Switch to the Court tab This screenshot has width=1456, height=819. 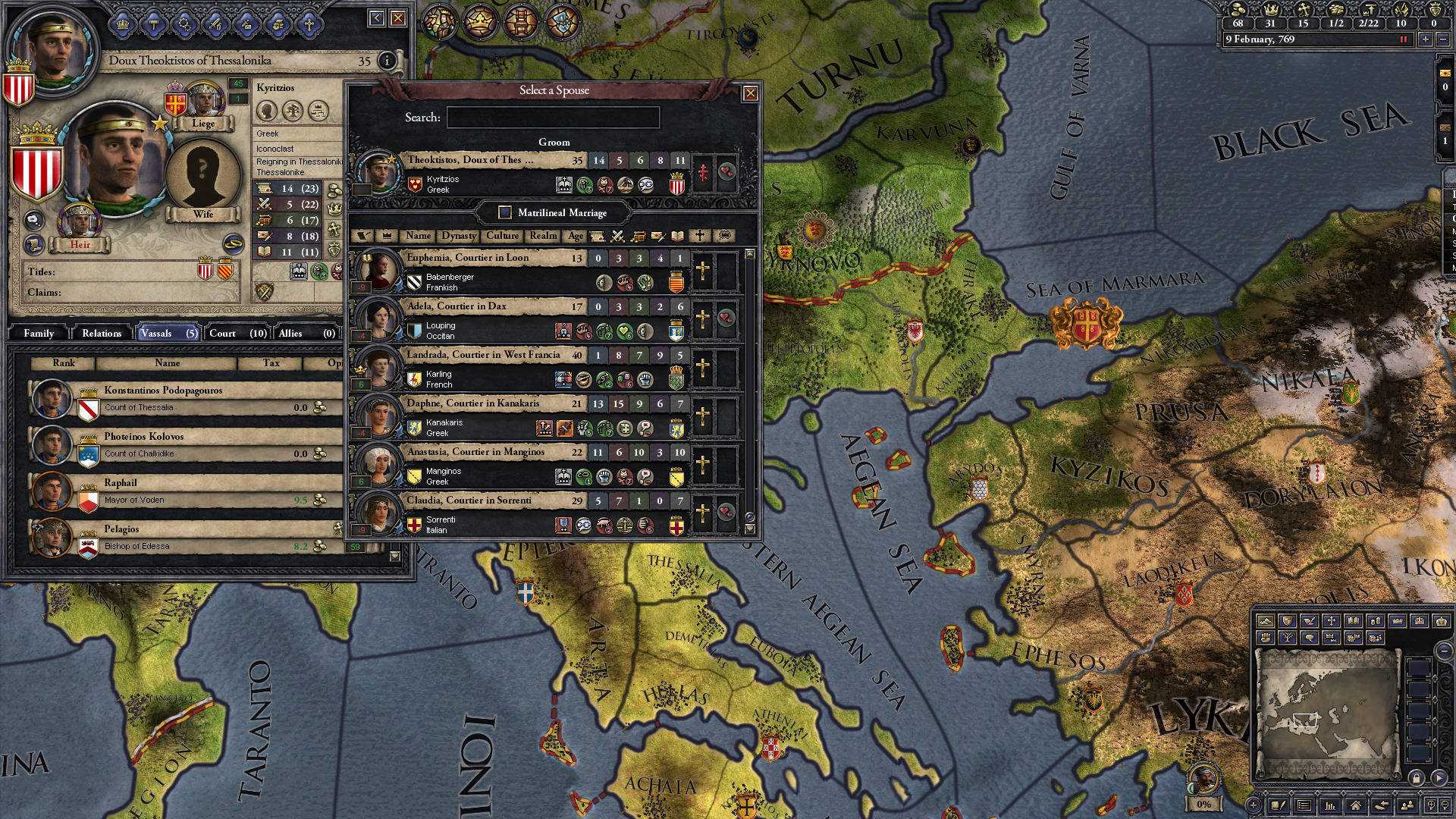222,333
